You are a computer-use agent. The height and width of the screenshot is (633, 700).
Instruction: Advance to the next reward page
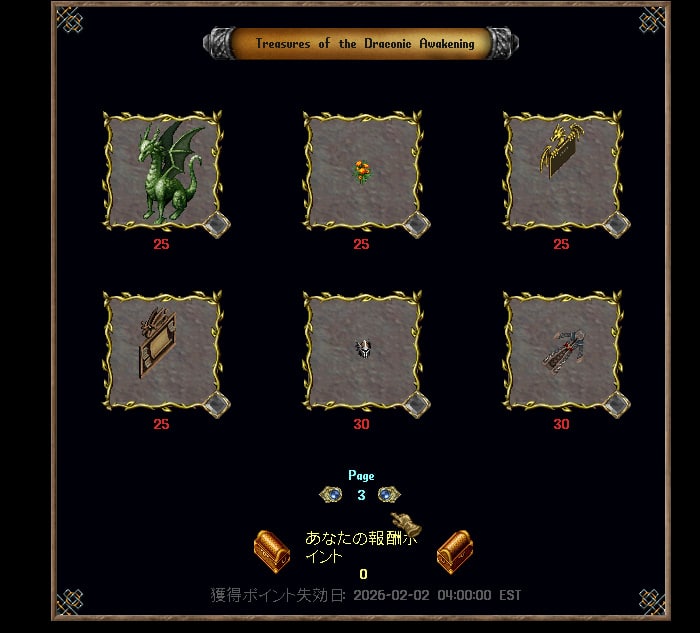tap(389, 494)
